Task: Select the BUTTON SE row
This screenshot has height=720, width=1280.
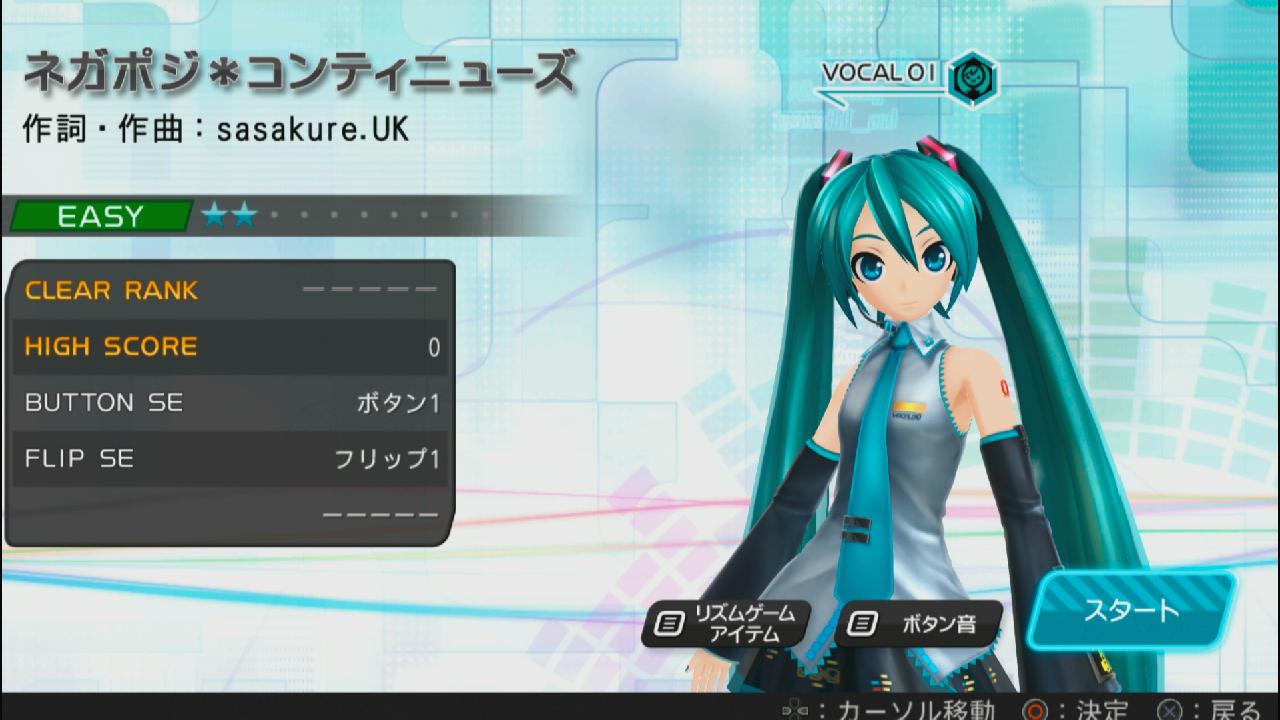Action: point(230,403)
